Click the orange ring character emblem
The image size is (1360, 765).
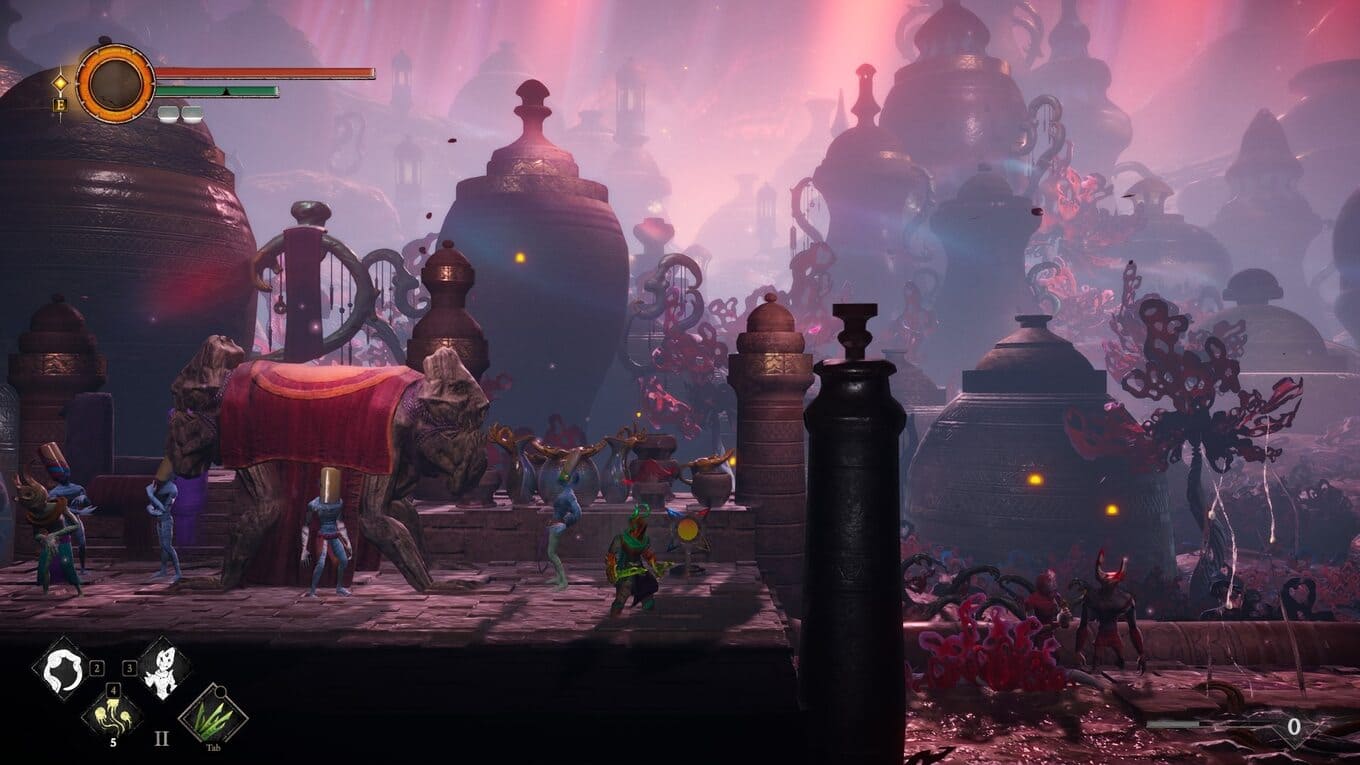pos(116,84)
